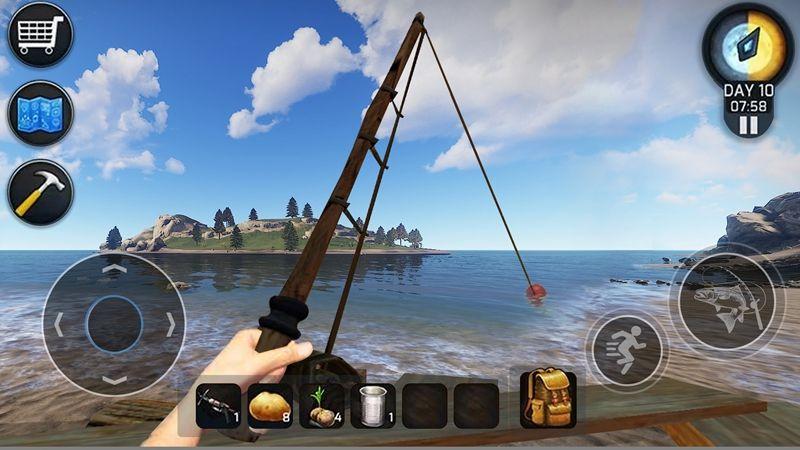Pause the game
This screenshot has width=800, height=450.
(748, 126)
